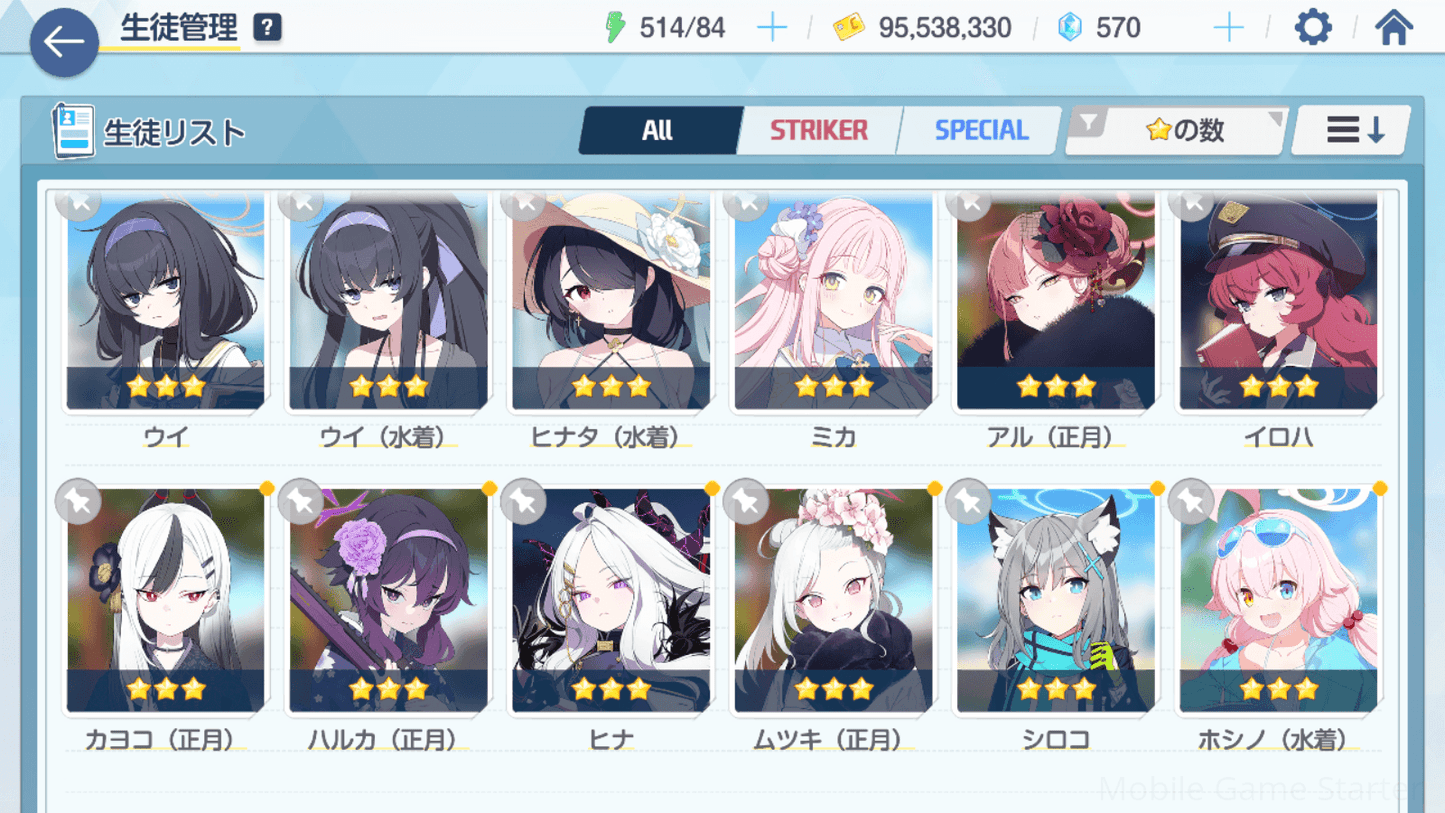Go back with the arrow button
Viewport: 1445px width, 813px height.
64,42
